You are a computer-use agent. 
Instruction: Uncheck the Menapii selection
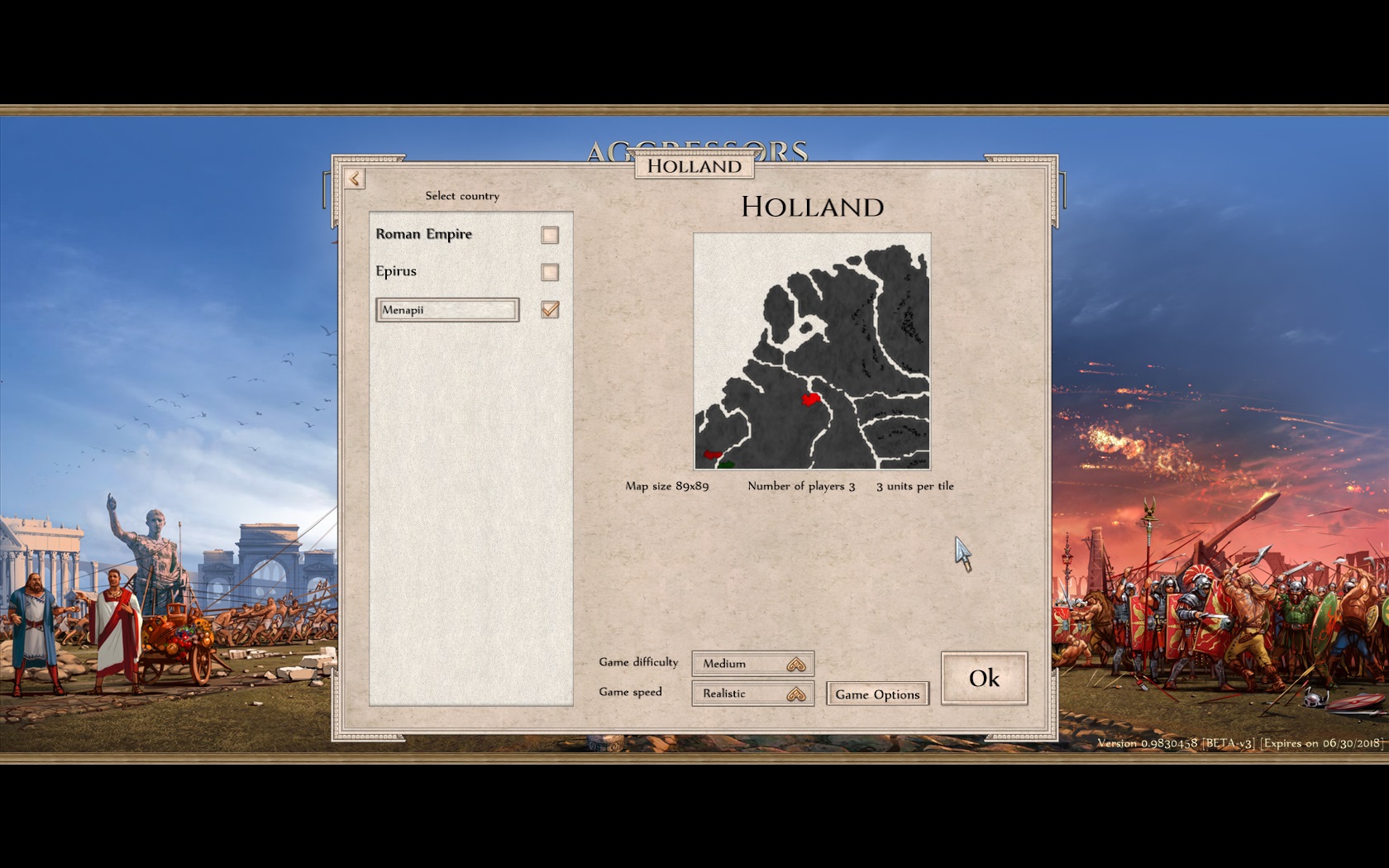coord(549,310)
